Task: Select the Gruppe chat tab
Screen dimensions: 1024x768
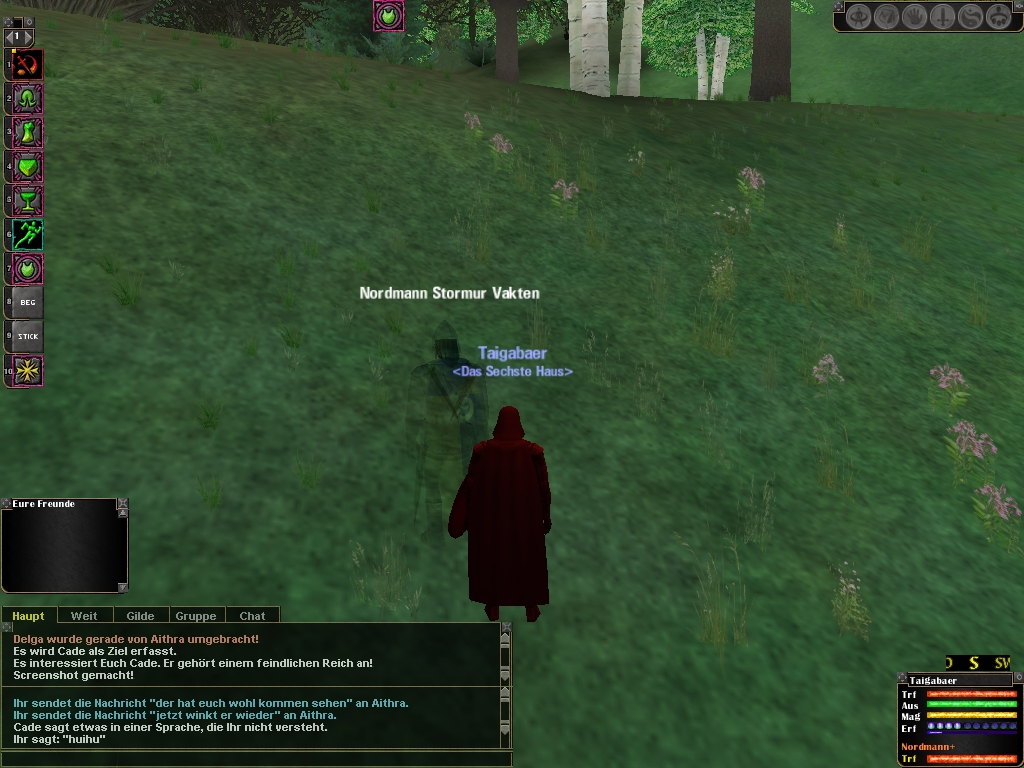Action: point(196,616)
